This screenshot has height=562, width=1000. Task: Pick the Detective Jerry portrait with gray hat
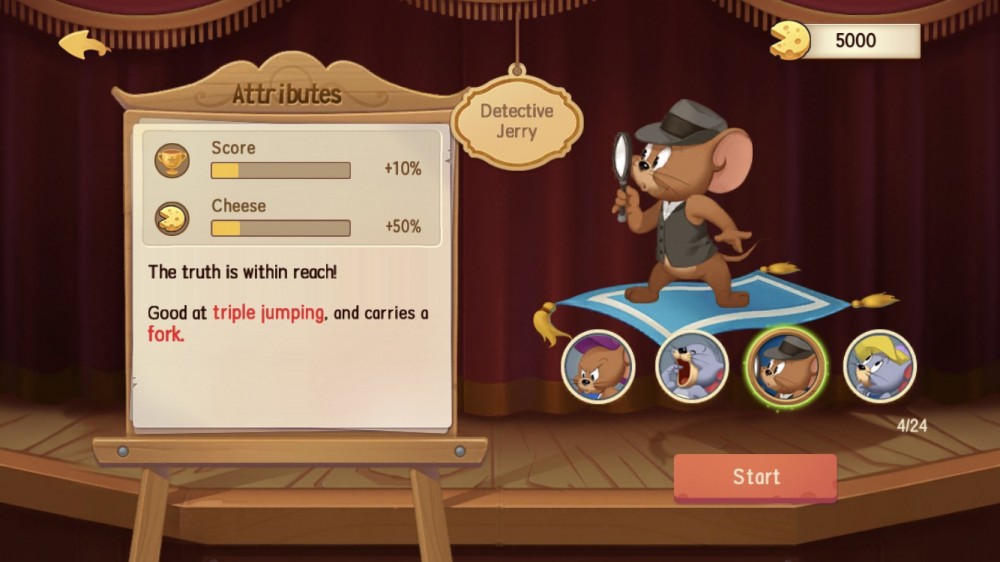click(785, 367)
